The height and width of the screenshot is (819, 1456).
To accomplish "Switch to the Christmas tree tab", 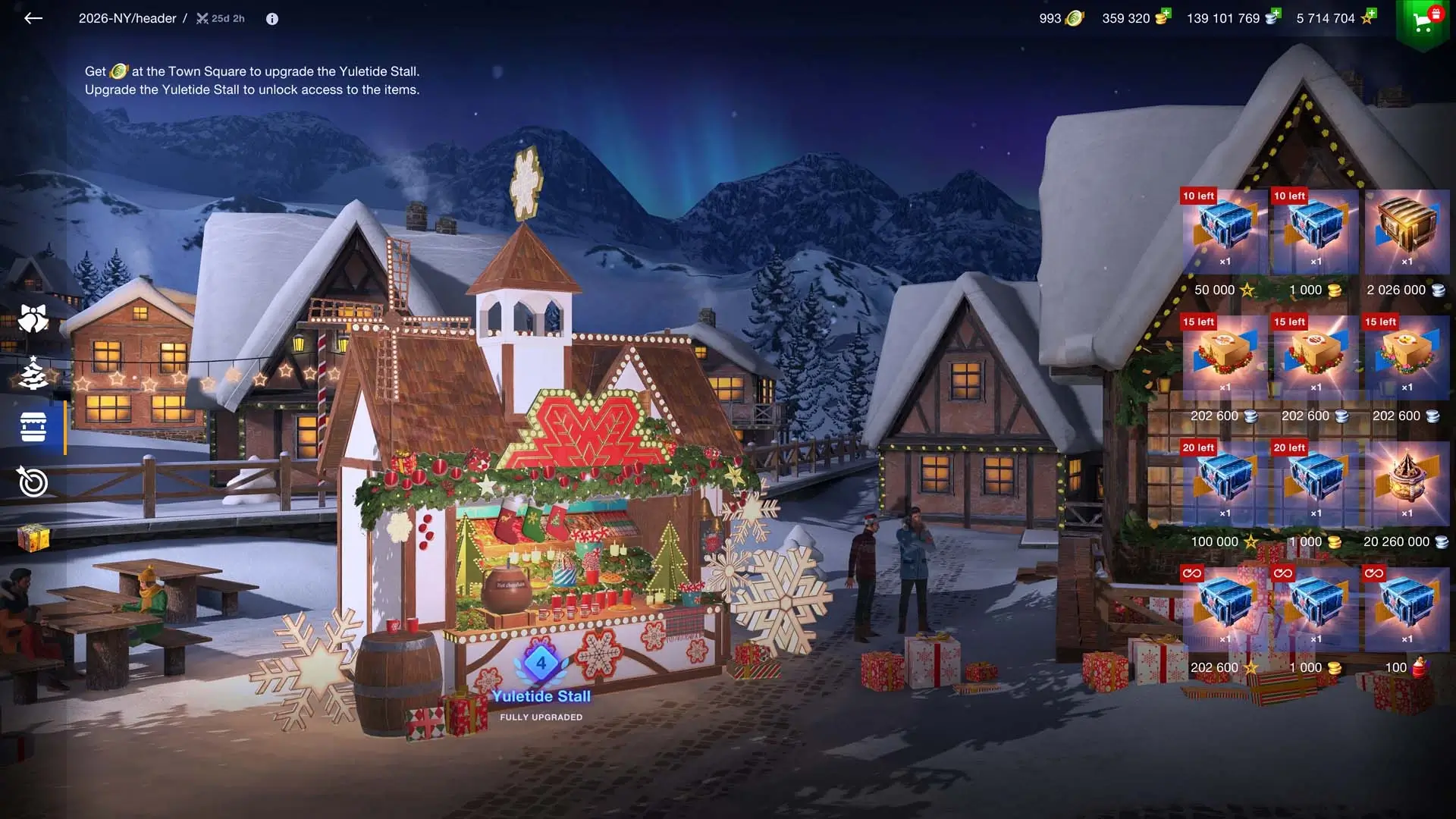I will [x=33, y=373].
